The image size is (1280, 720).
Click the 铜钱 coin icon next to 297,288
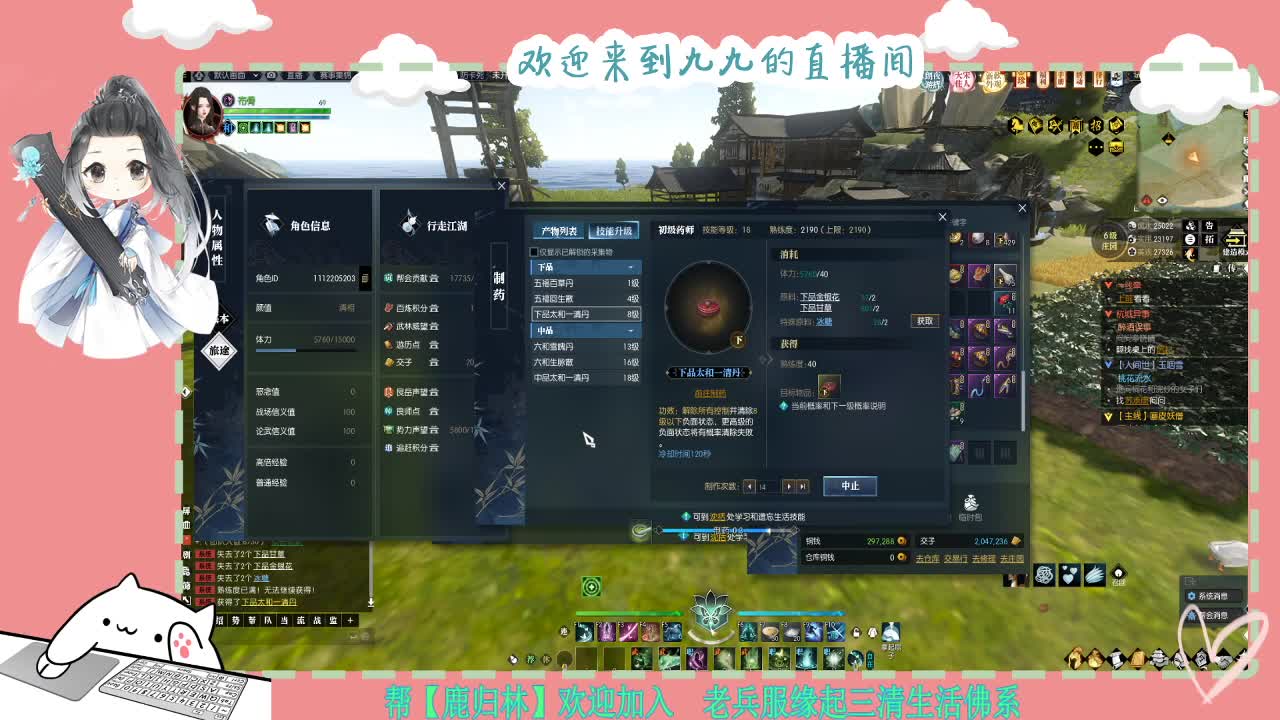902,541
